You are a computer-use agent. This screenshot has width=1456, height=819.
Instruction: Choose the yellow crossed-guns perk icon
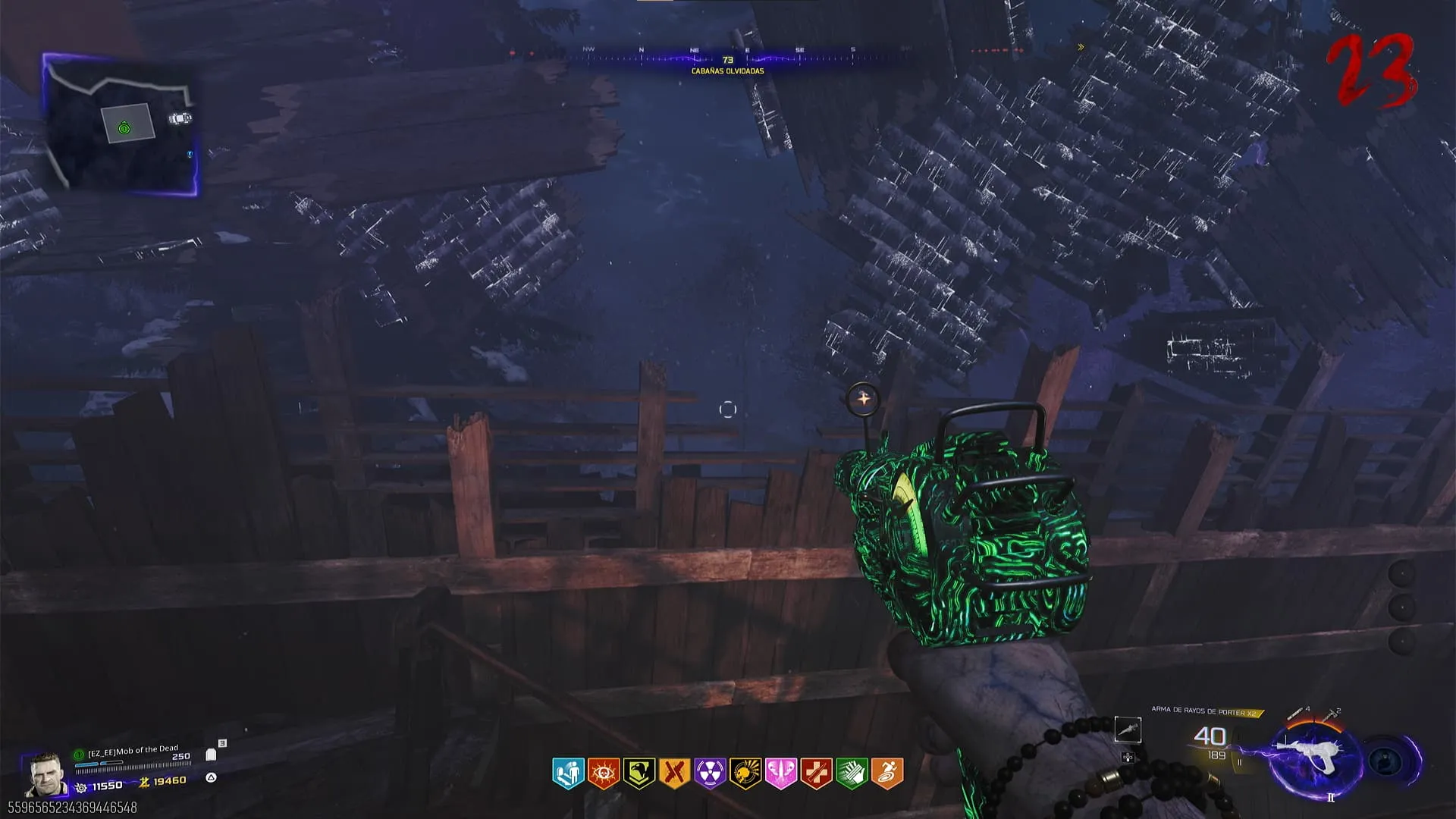coord(674,773)
